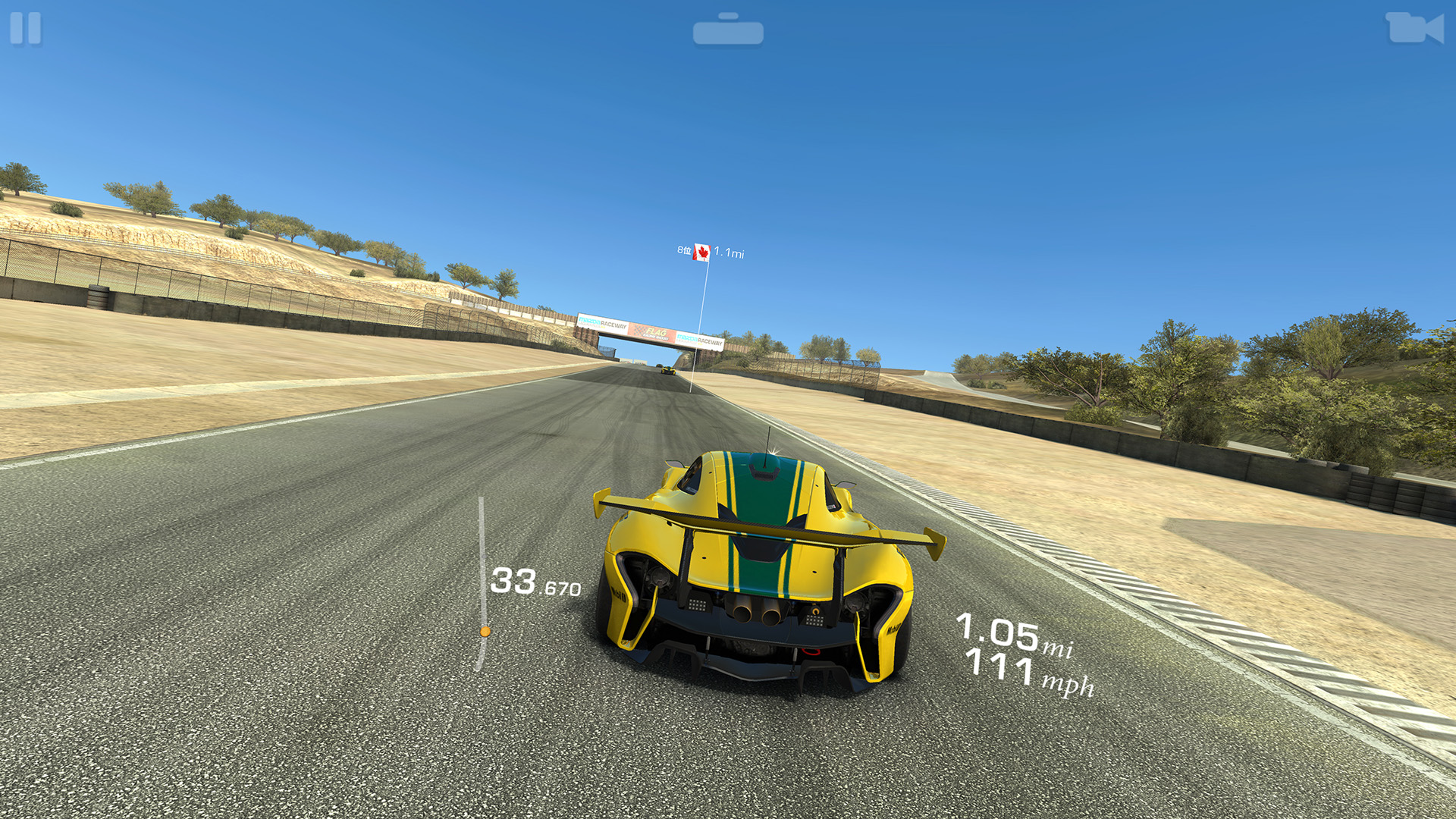
Task: Tap the top-center rearview mirror toggle
Action: pos(728,30)
